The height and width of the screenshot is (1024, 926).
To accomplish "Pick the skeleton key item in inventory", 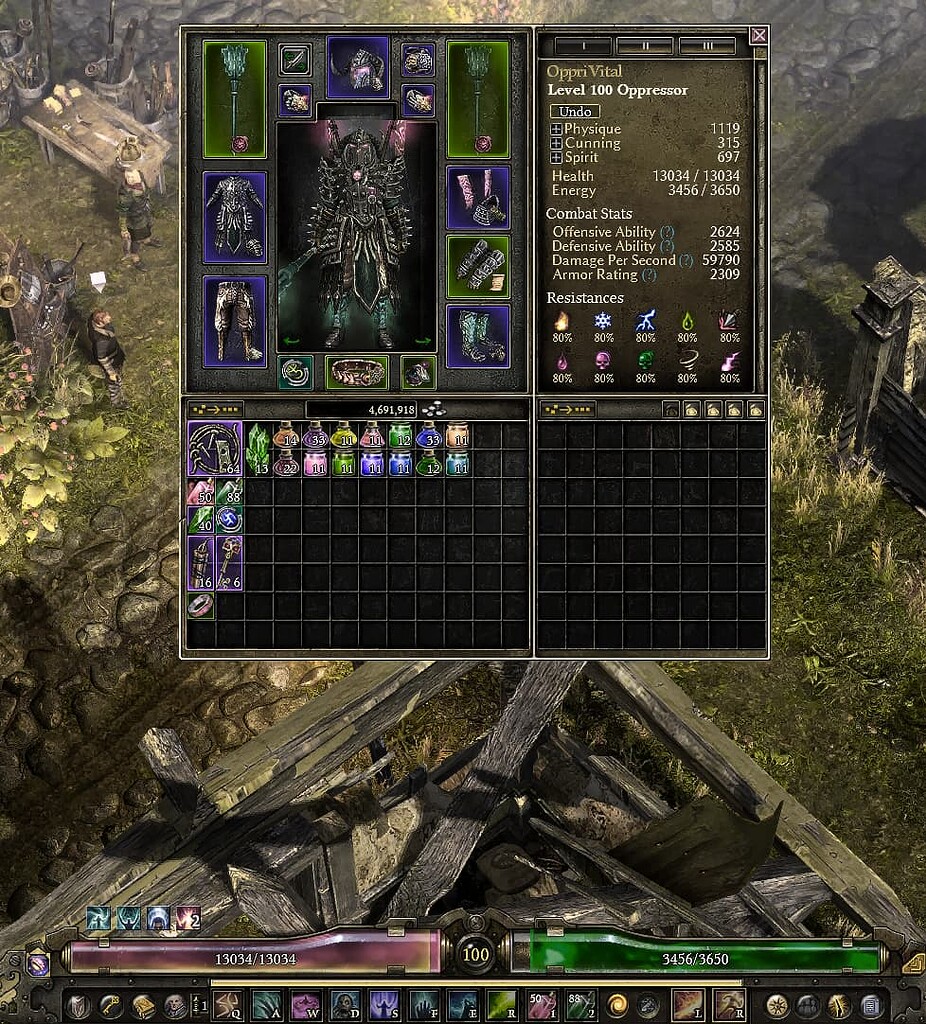I will [229, 564].
